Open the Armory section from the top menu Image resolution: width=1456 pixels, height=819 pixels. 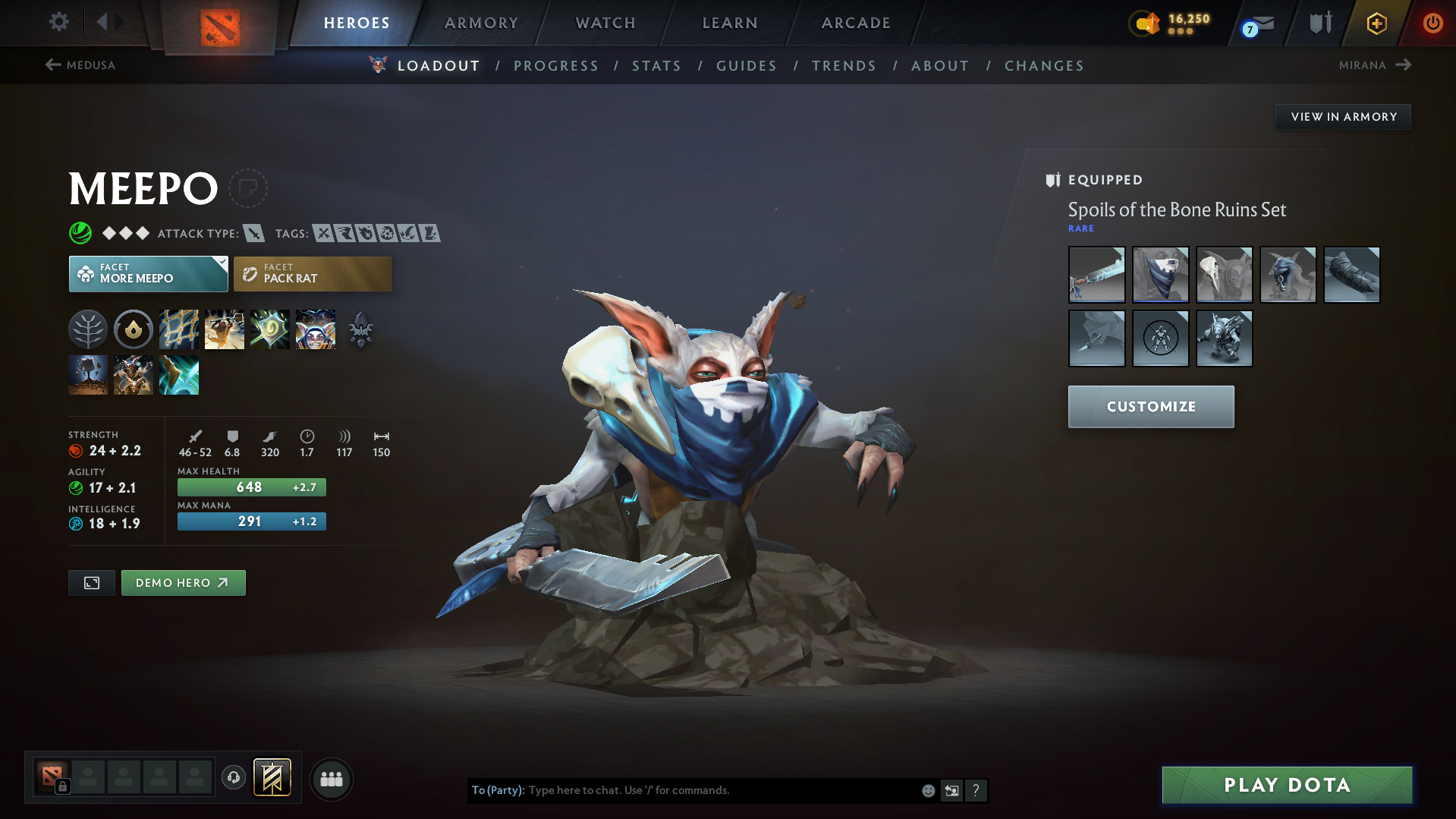[x=481, y=23]
